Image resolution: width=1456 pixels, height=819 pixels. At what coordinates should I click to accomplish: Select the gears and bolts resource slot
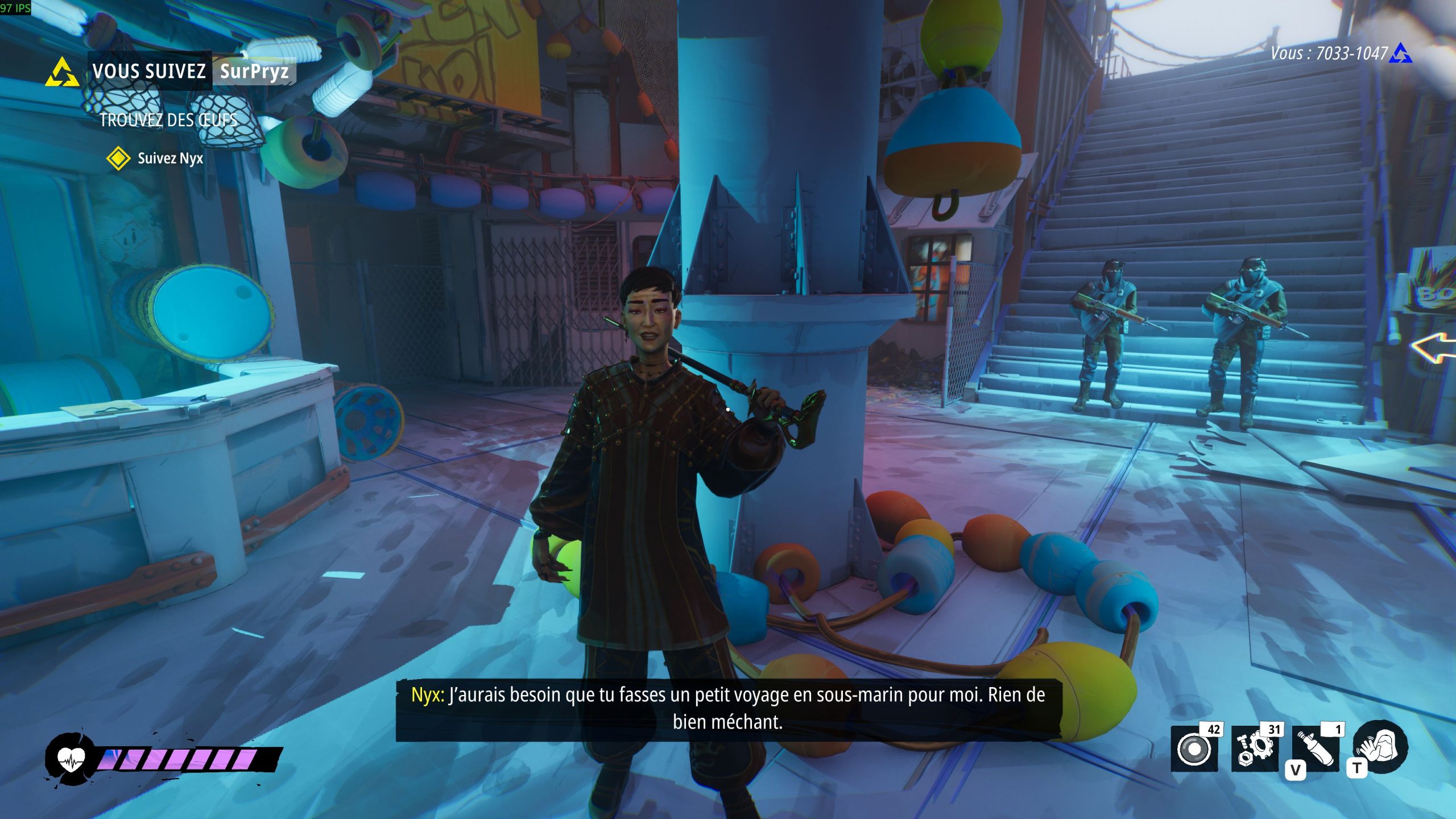tap(1255, 749)
